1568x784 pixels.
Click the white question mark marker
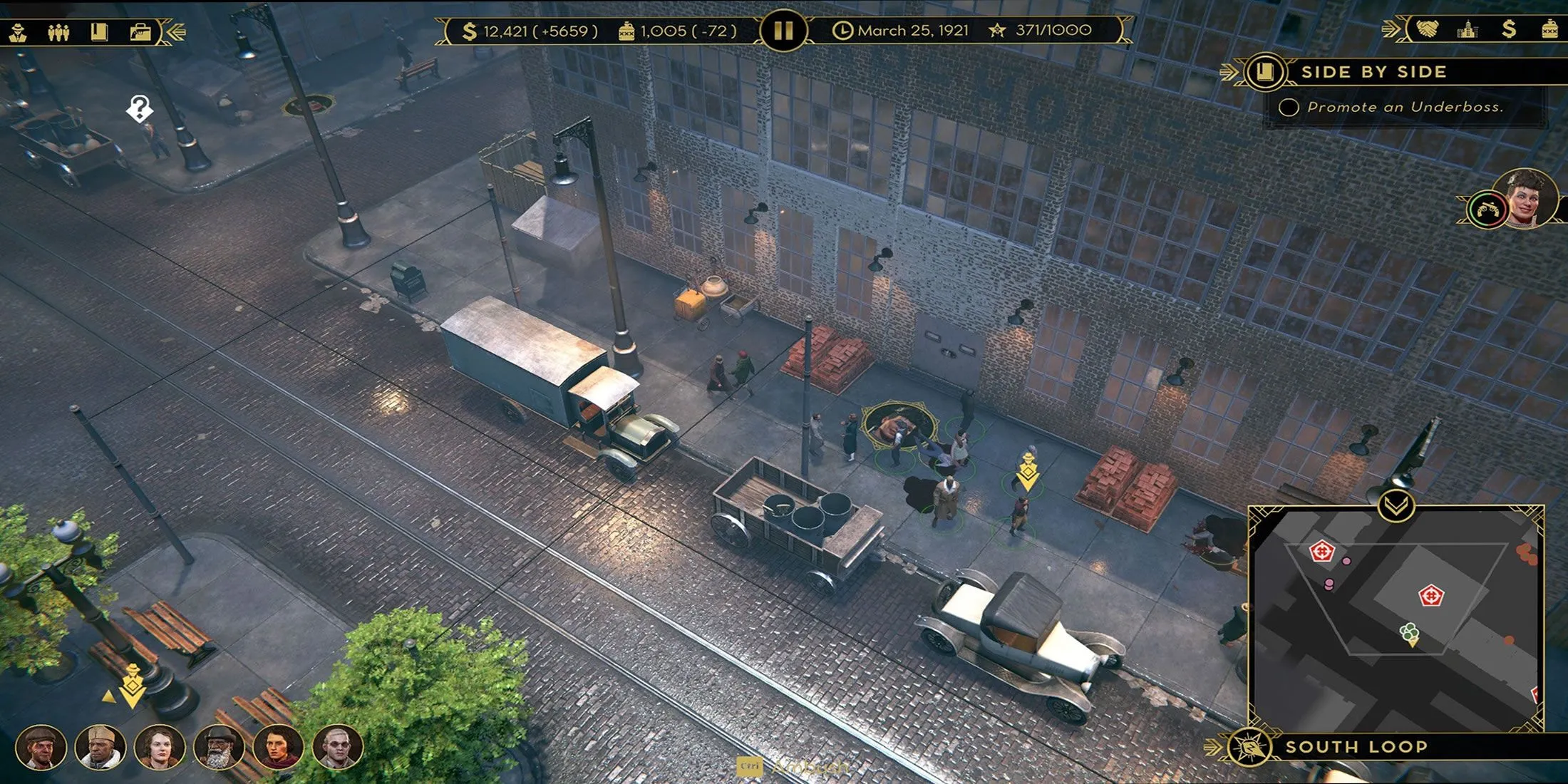(140, 108)
